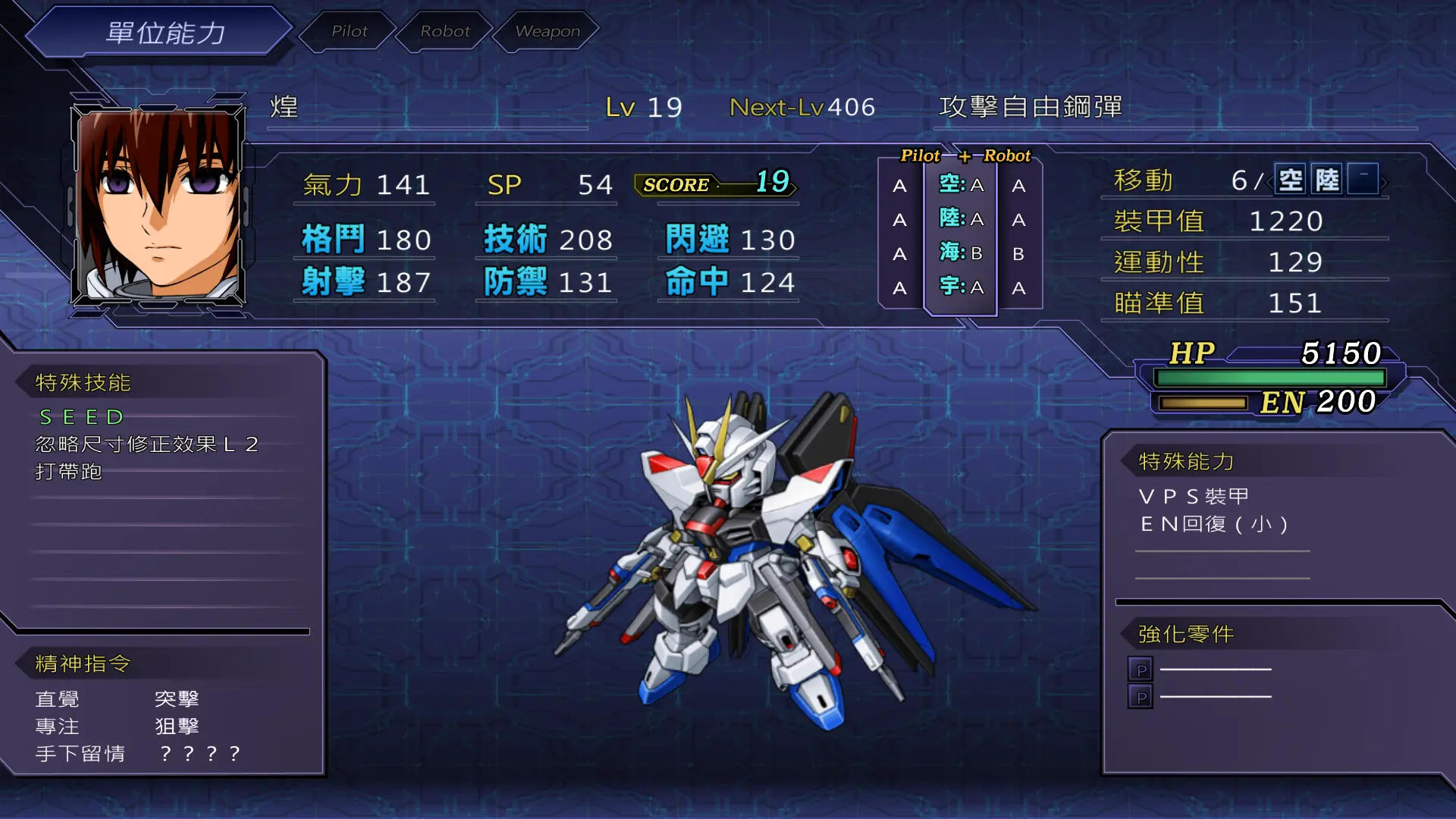
Task: Select the locked ???? spirit command
Action: point(199,754)
